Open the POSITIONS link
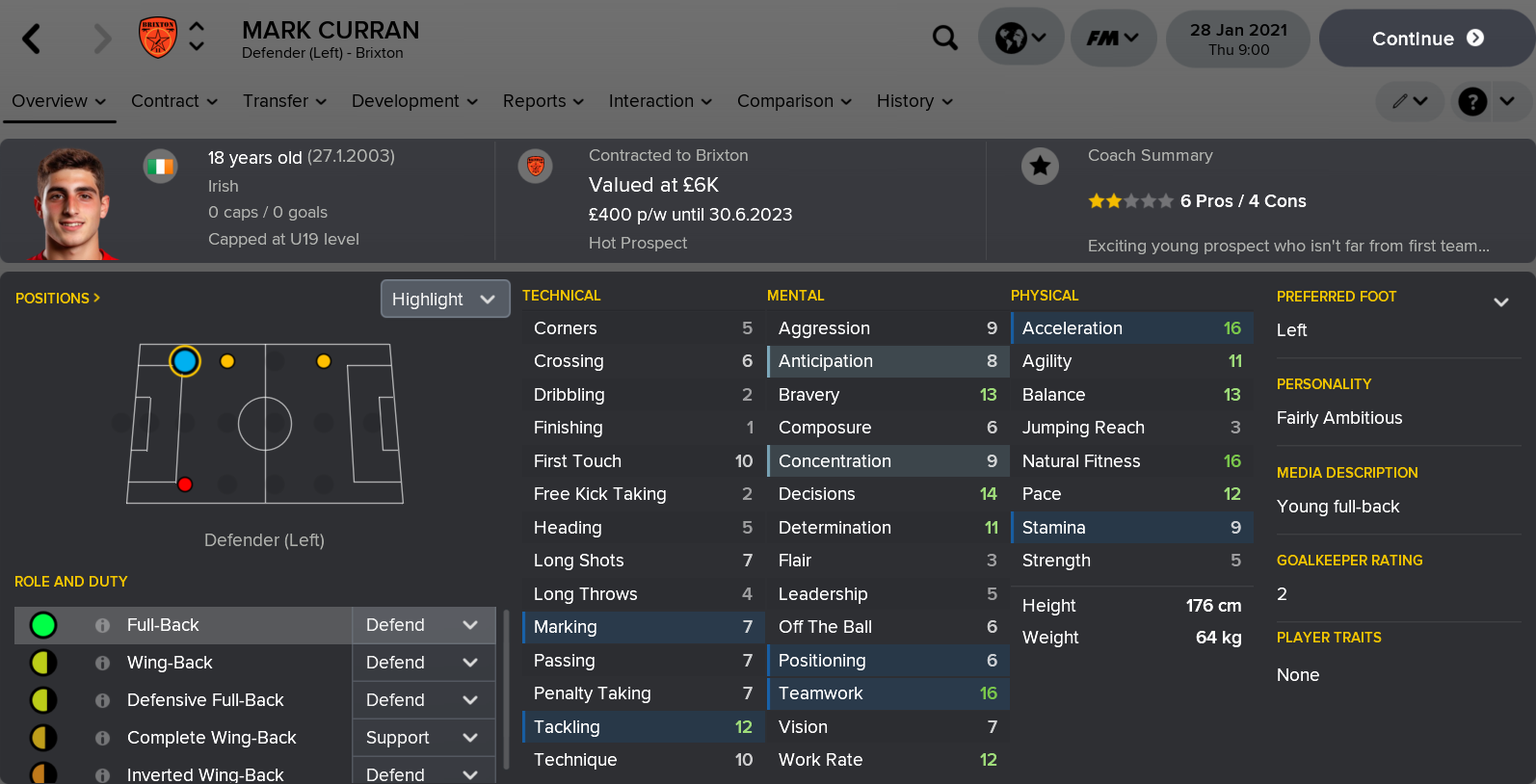Viewport: 1536px width, 784px height. click(53, 299)
